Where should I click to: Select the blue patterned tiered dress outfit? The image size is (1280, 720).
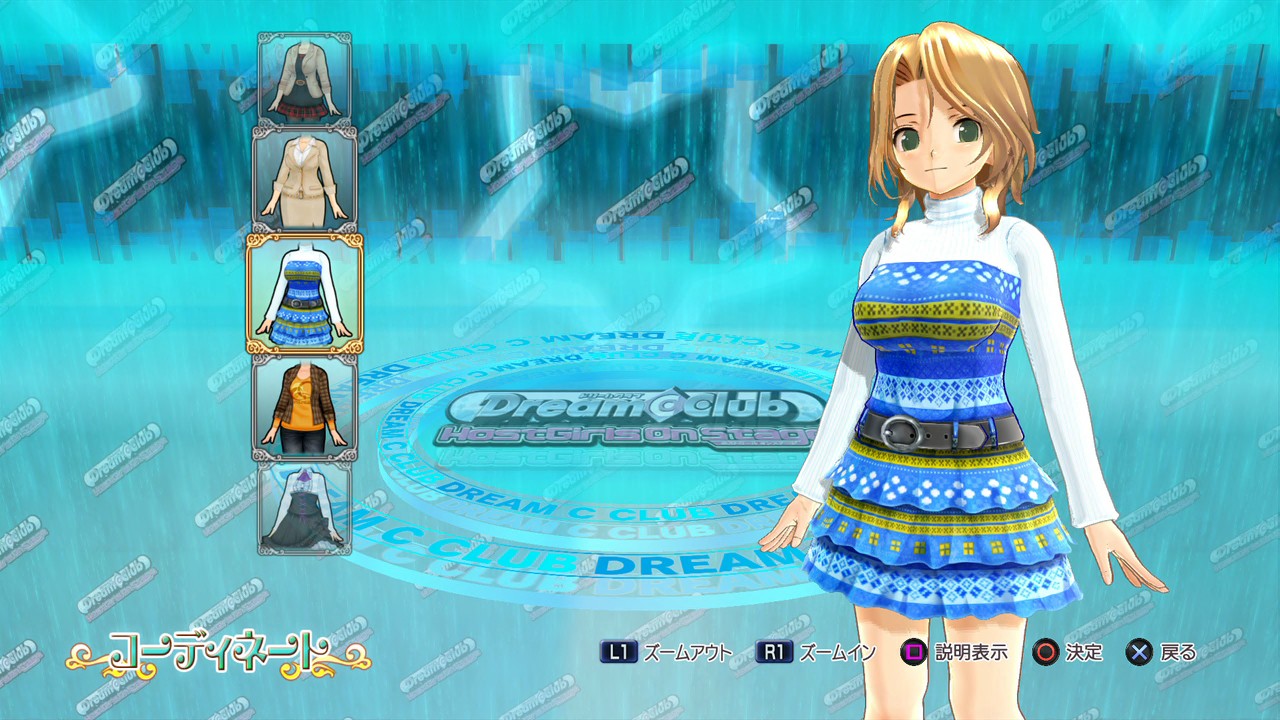click(x=305, y=294)
